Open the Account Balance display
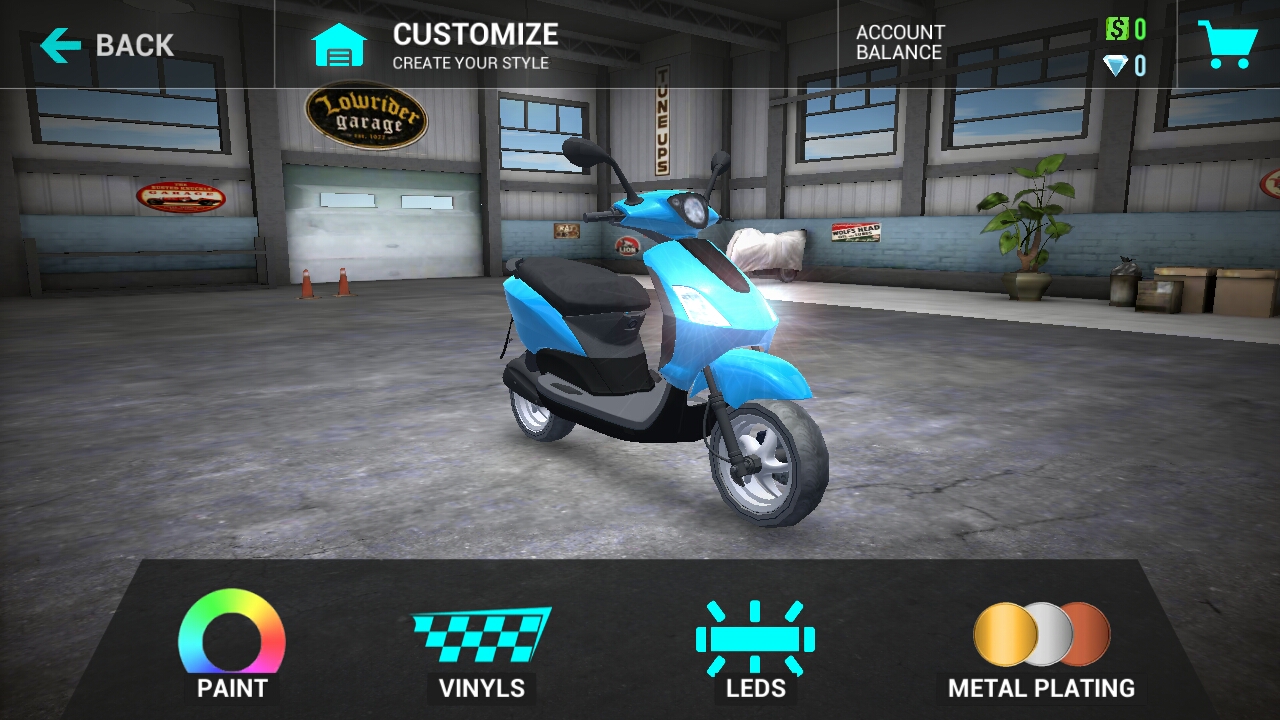This screenshot has width=1280, height=720. [x=900, y=42]
